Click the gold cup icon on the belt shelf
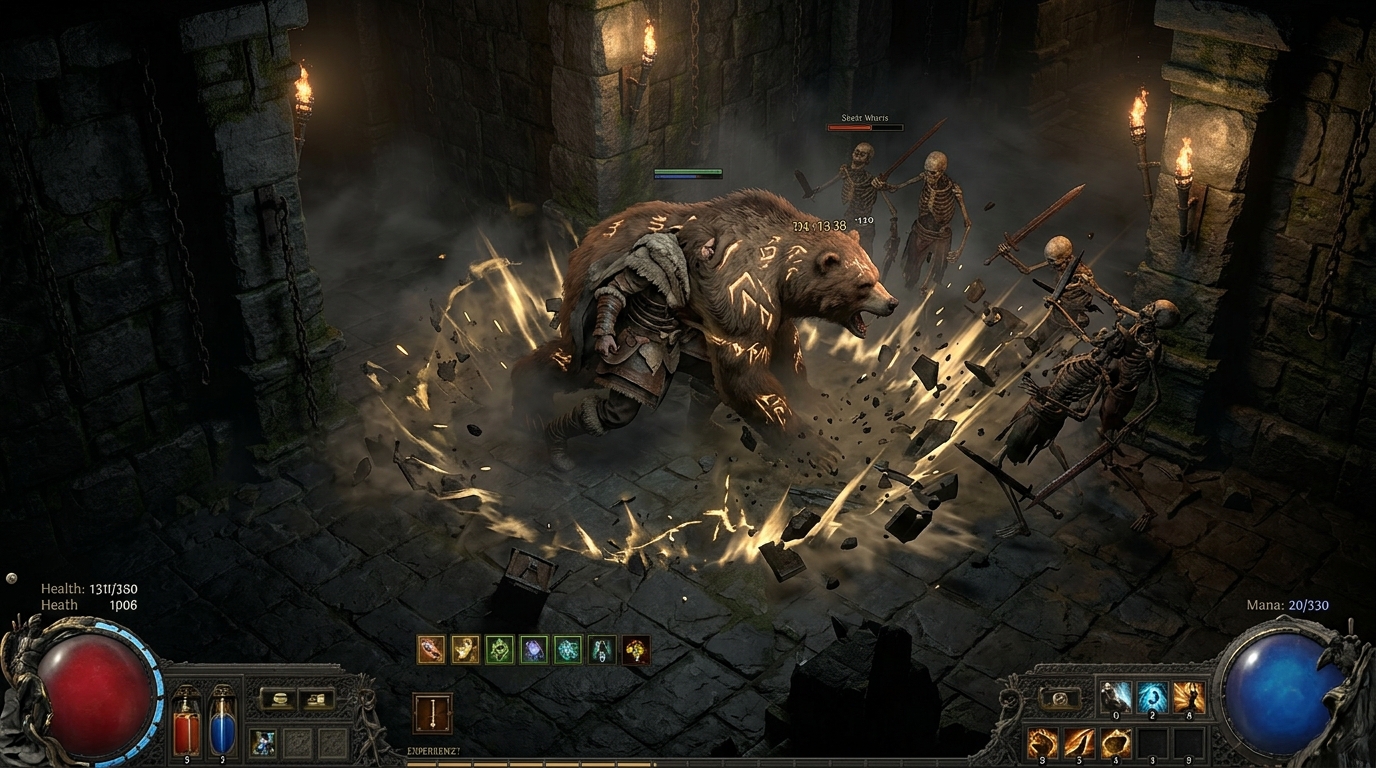1376x768 pixels. point(280,700)
